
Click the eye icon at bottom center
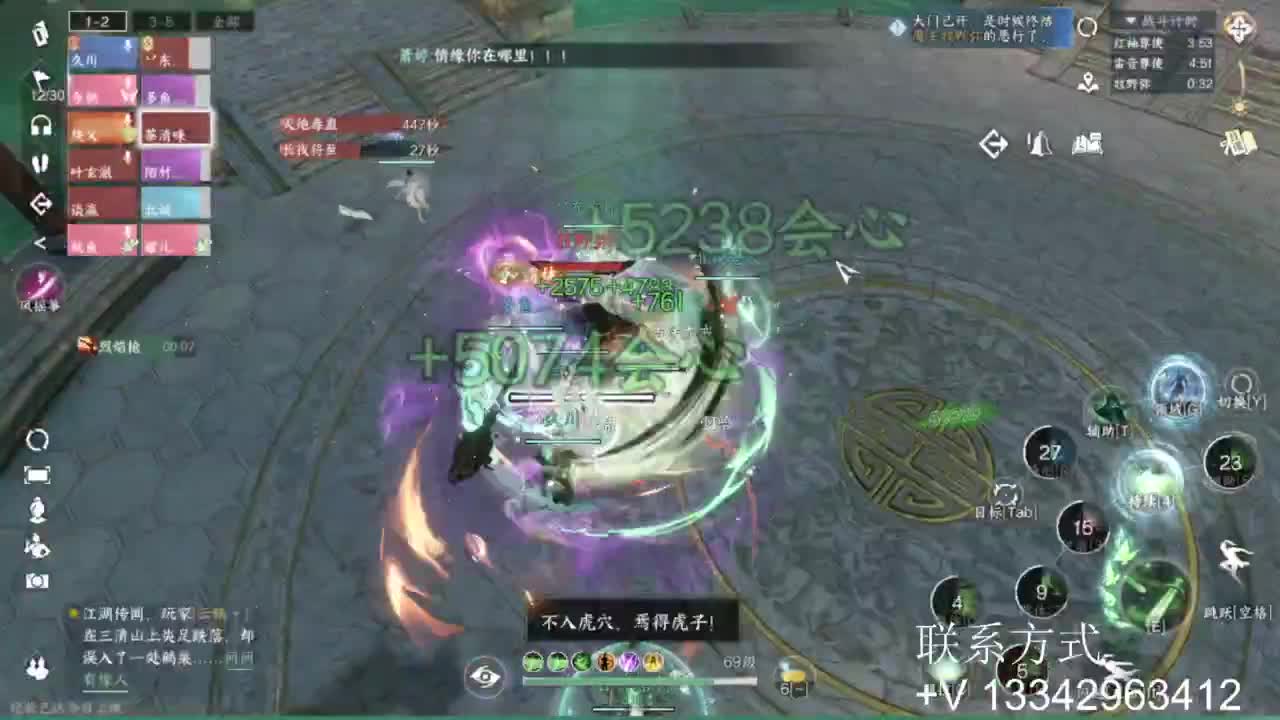487,678
